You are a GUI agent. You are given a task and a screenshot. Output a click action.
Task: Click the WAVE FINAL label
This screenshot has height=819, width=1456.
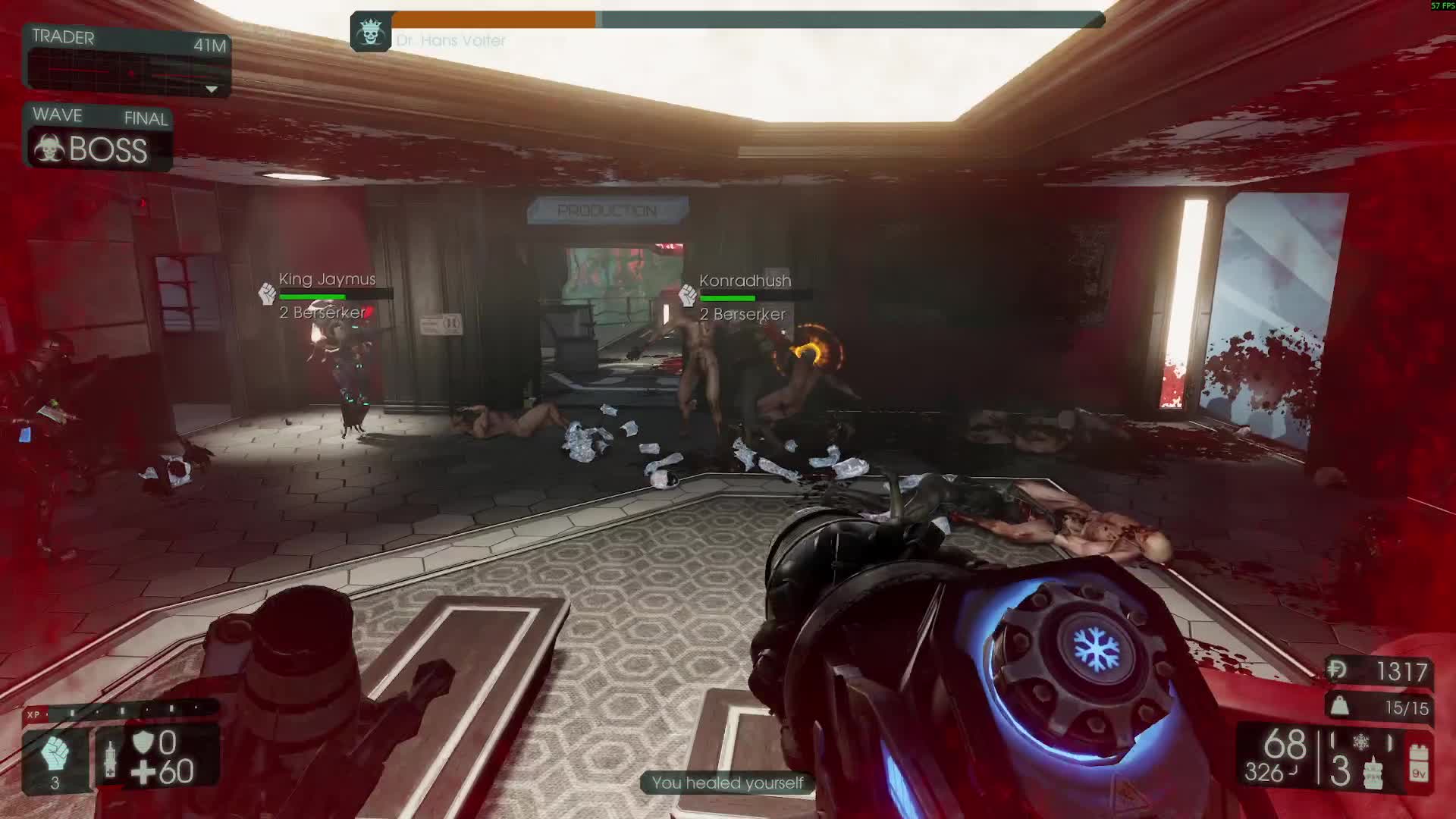coord(97,116)
